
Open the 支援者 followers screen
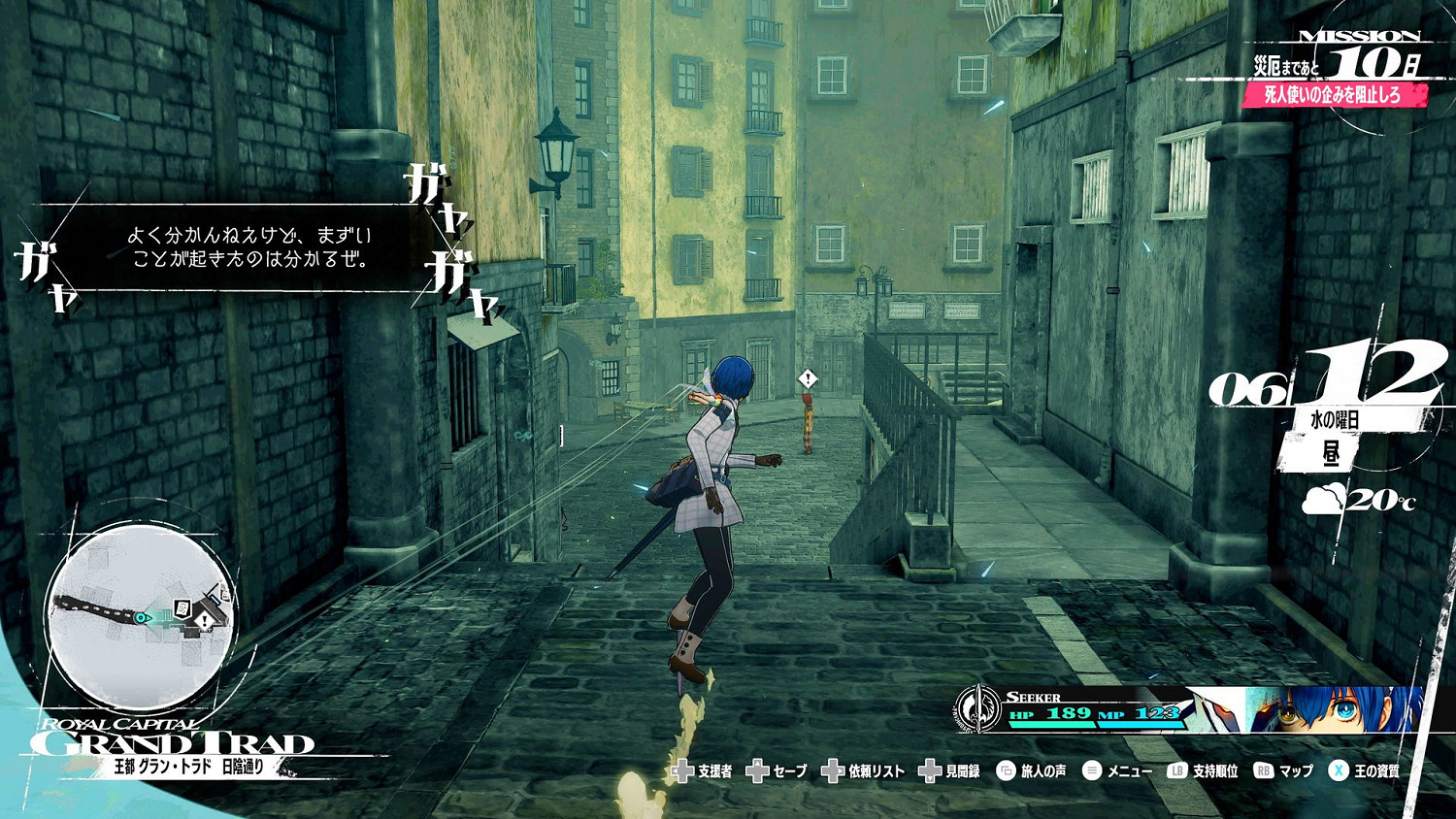(x=702, y=771)
